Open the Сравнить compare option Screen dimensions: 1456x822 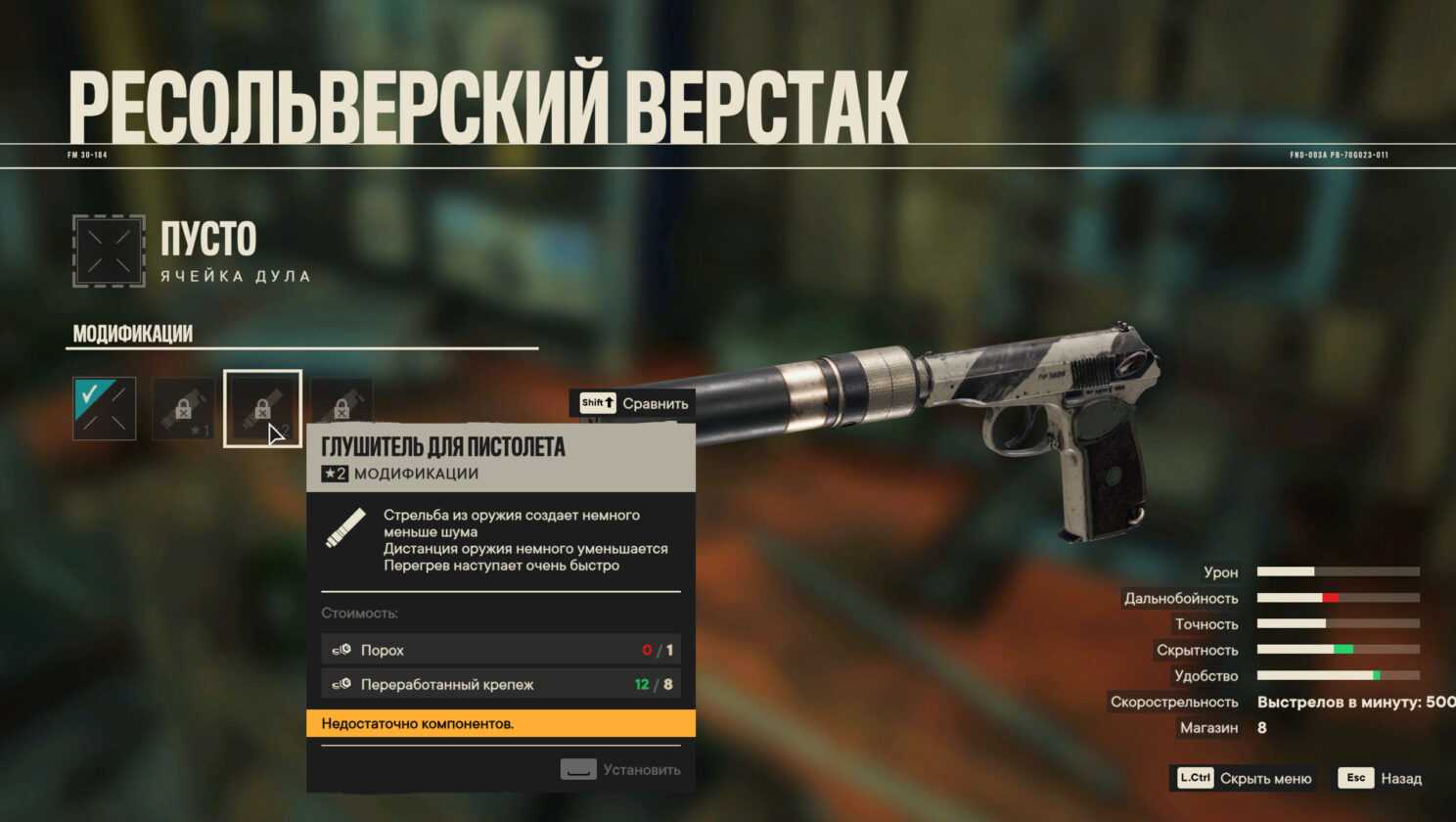634,403
